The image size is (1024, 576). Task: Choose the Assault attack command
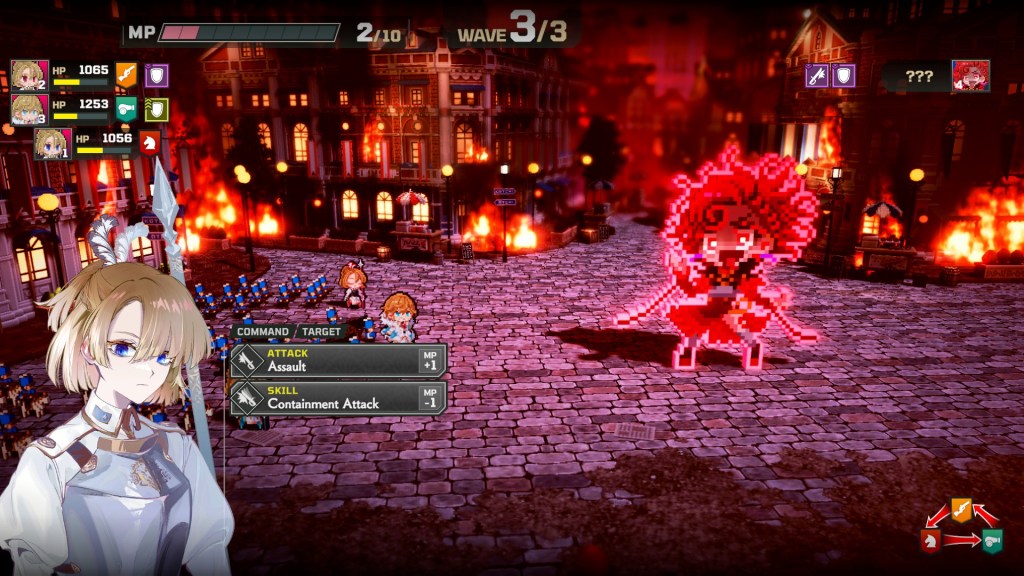click(337, 360)
